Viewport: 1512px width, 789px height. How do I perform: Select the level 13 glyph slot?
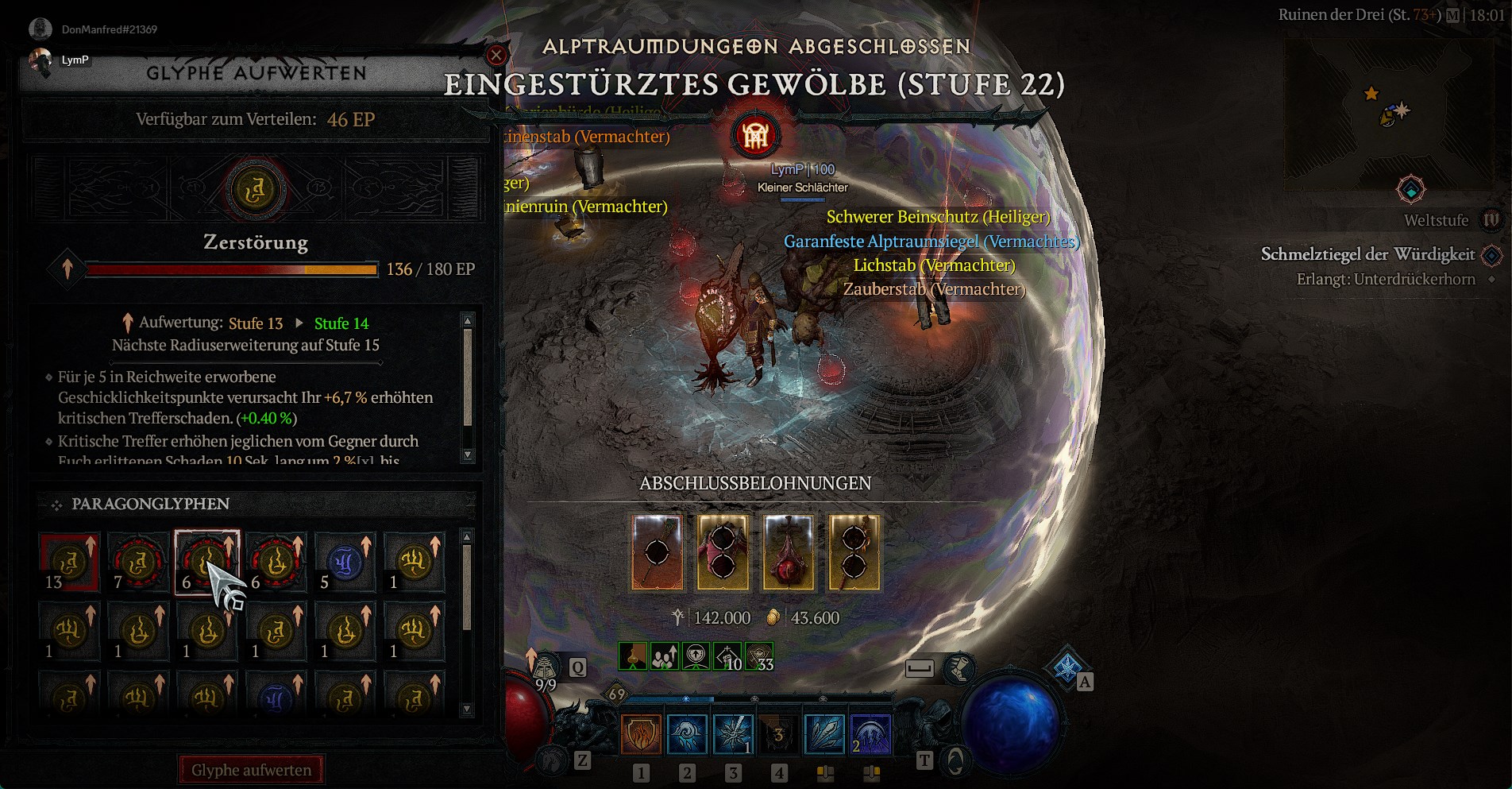69,563
